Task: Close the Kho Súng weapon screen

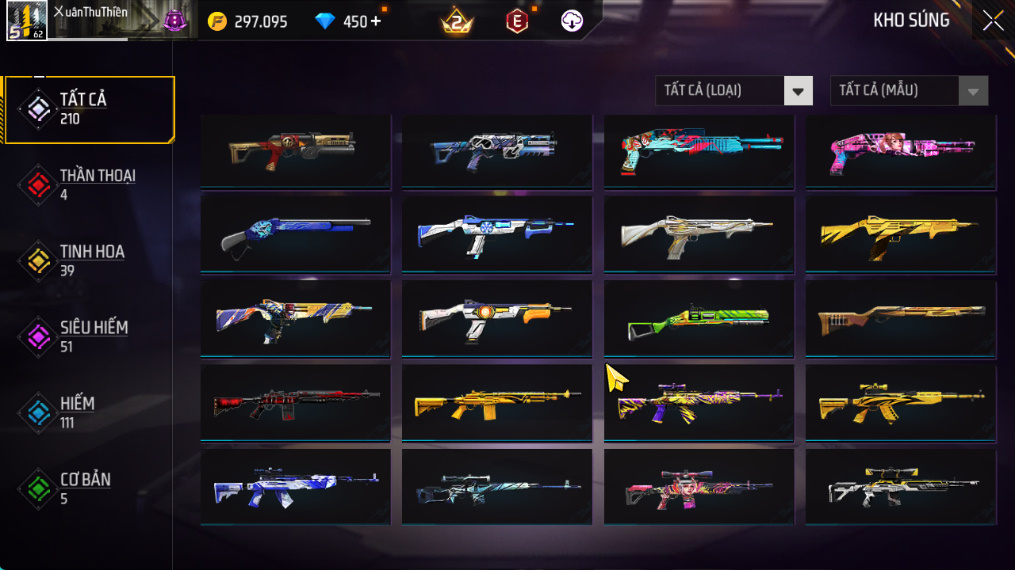Action: [992, 21]
